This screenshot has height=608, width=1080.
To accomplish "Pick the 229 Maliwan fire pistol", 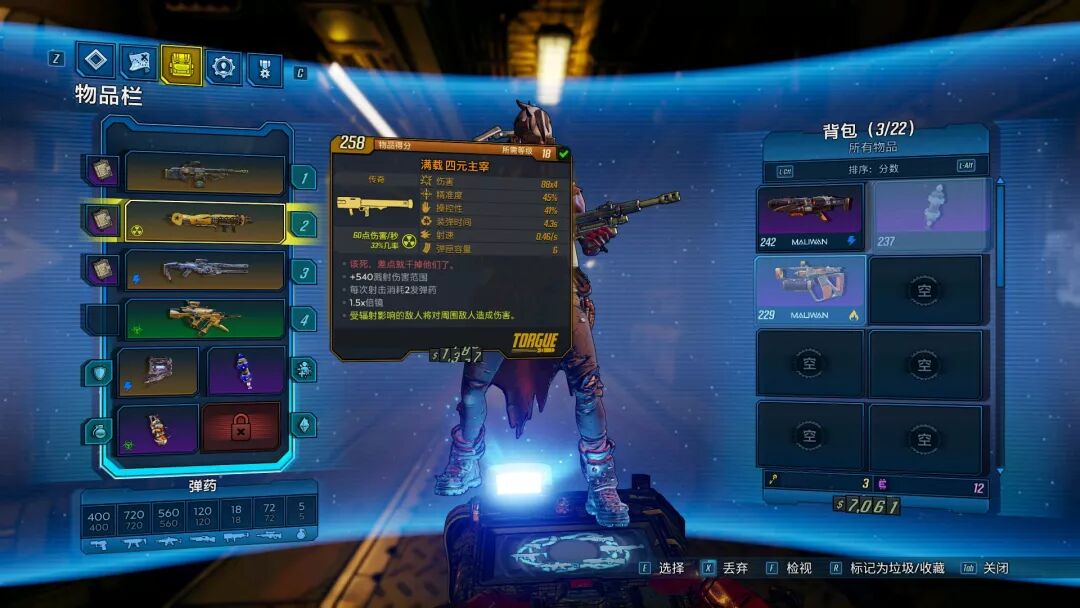I will 809,289.
